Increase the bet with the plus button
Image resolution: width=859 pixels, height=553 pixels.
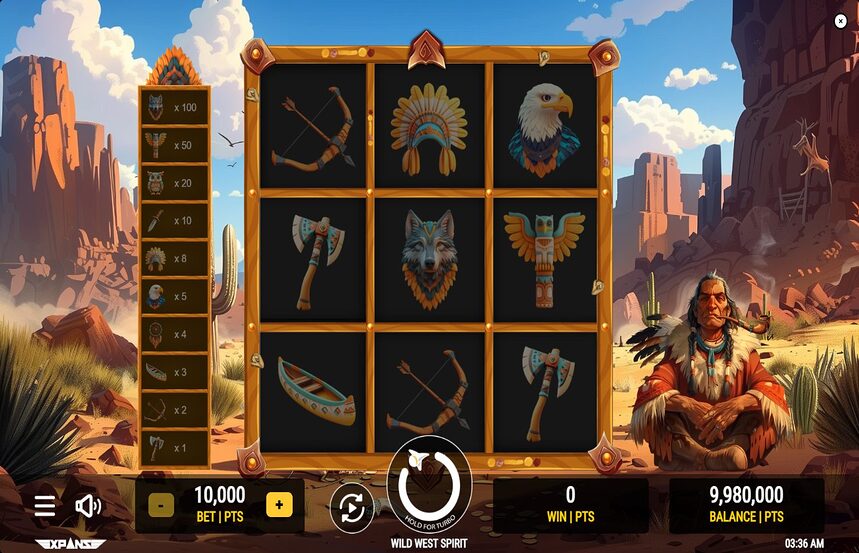click(x=279, y=505)
